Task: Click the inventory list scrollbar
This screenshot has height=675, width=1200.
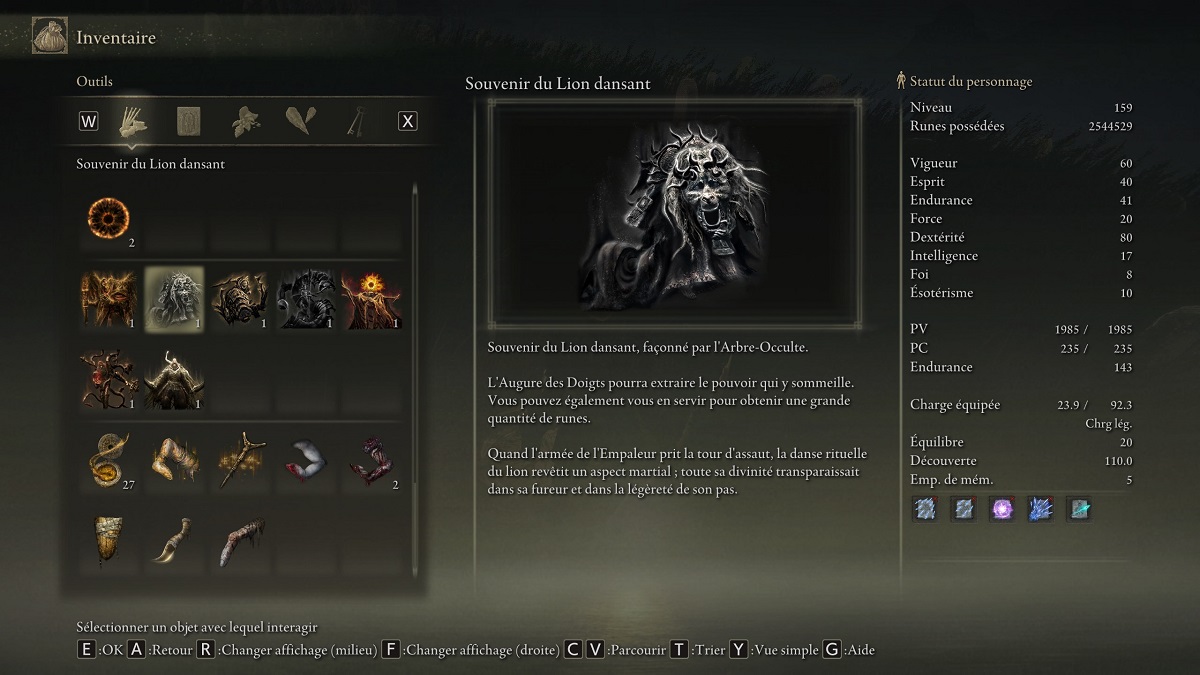Action: pos(414,380)
